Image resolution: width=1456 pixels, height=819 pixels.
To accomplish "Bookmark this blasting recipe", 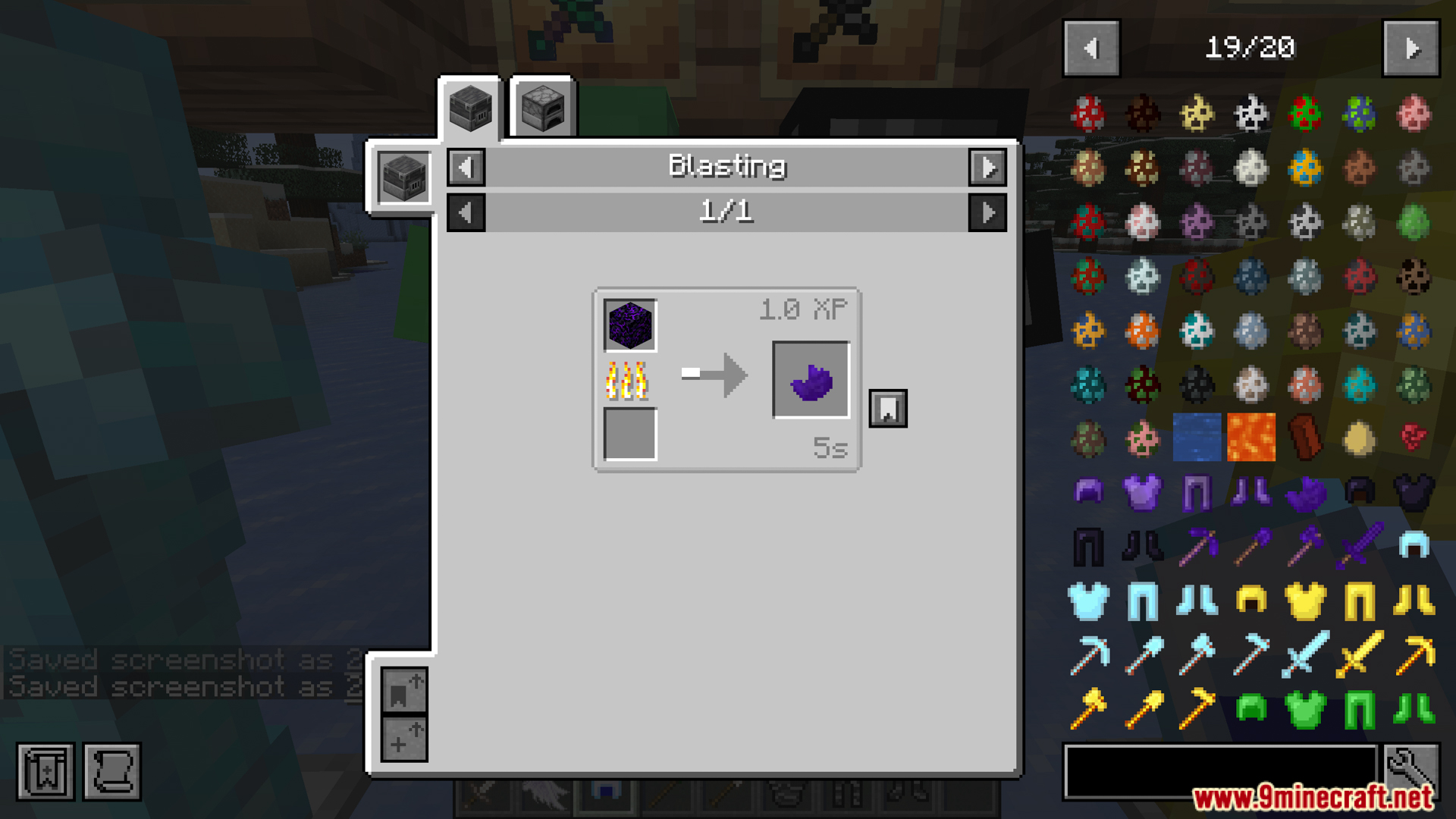I will pyautogui.click(x=887, y=409).
